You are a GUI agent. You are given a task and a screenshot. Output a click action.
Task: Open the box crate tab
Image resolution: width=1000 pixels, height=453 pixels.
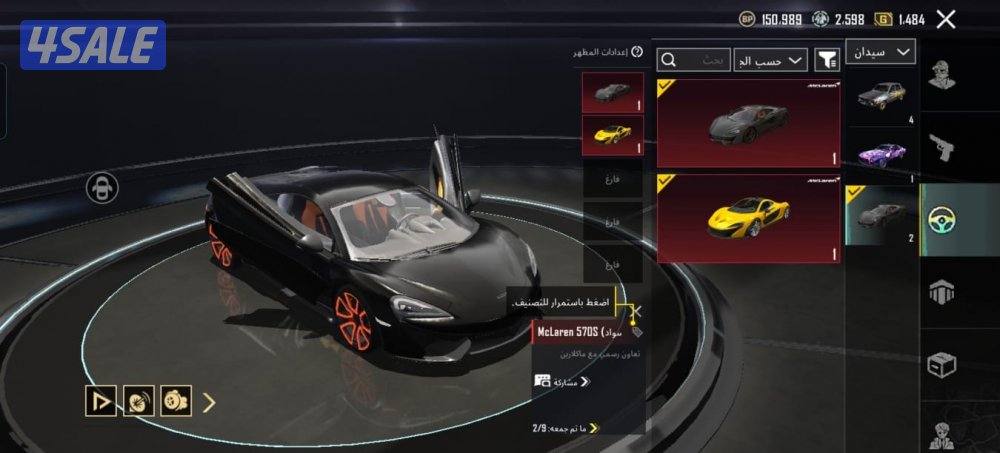pyautogui.click(x=941, y=365)
